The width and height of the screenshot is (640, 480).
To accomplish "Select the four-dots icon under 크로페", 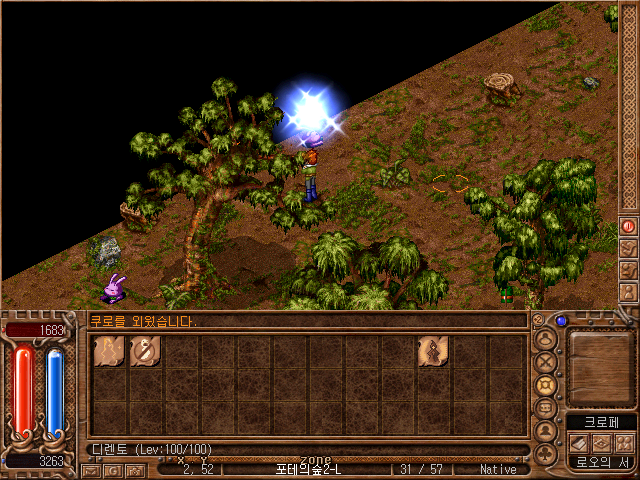I will click(x=623, y=442).
